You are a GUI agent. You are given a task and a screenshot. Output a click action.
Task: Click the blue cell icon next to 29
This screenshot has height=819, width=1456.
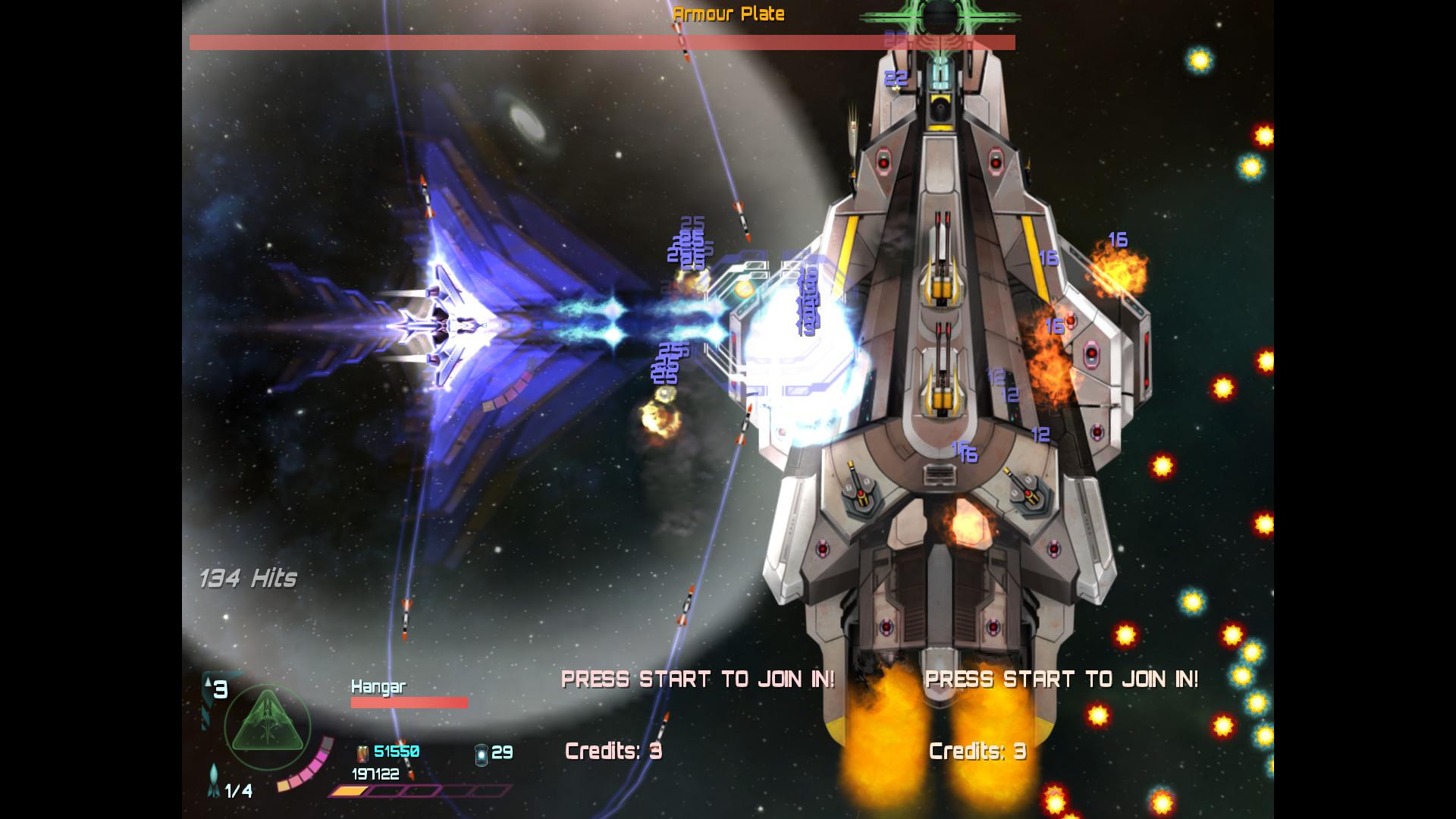[481, 753]
